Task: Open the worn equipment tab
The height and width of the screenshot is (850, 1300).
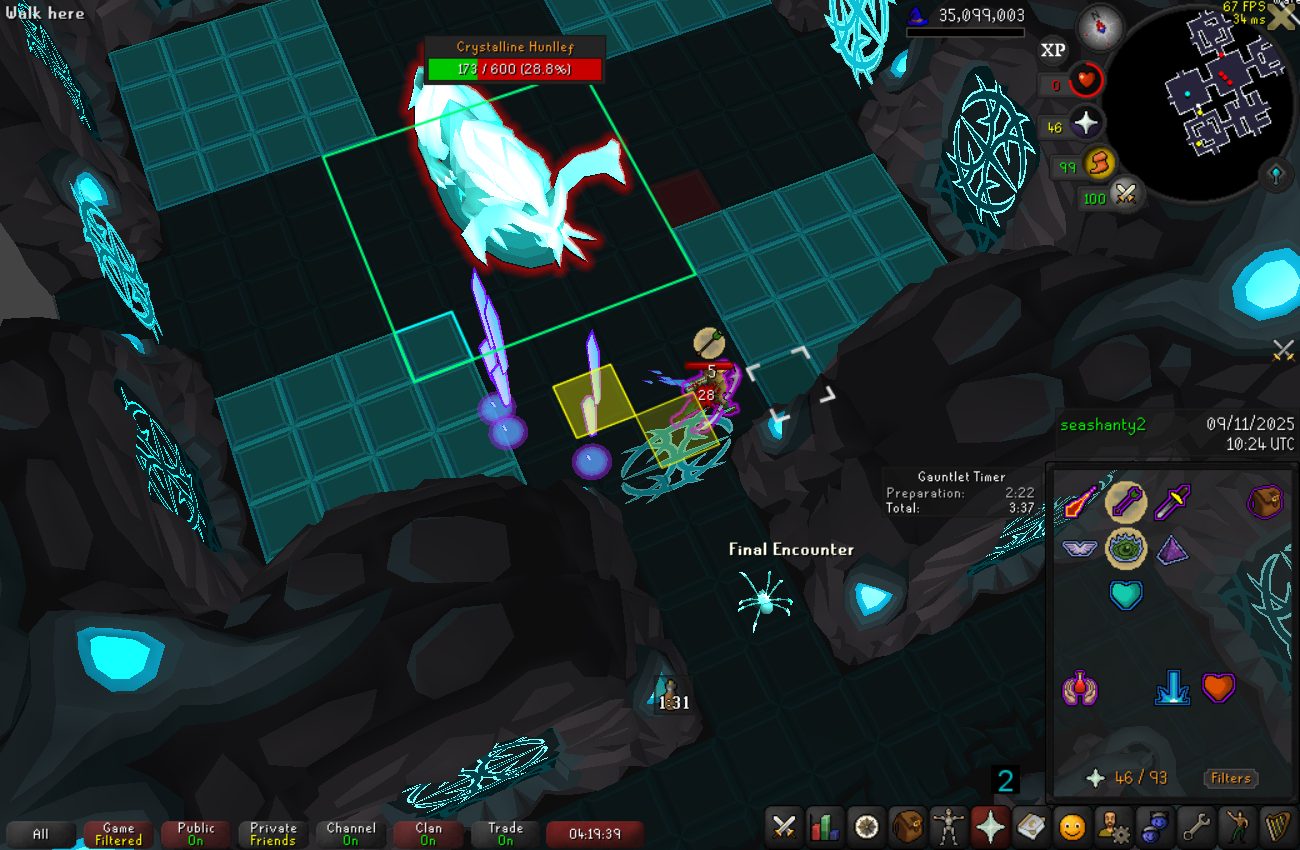Action: click(x=948, y=827)
